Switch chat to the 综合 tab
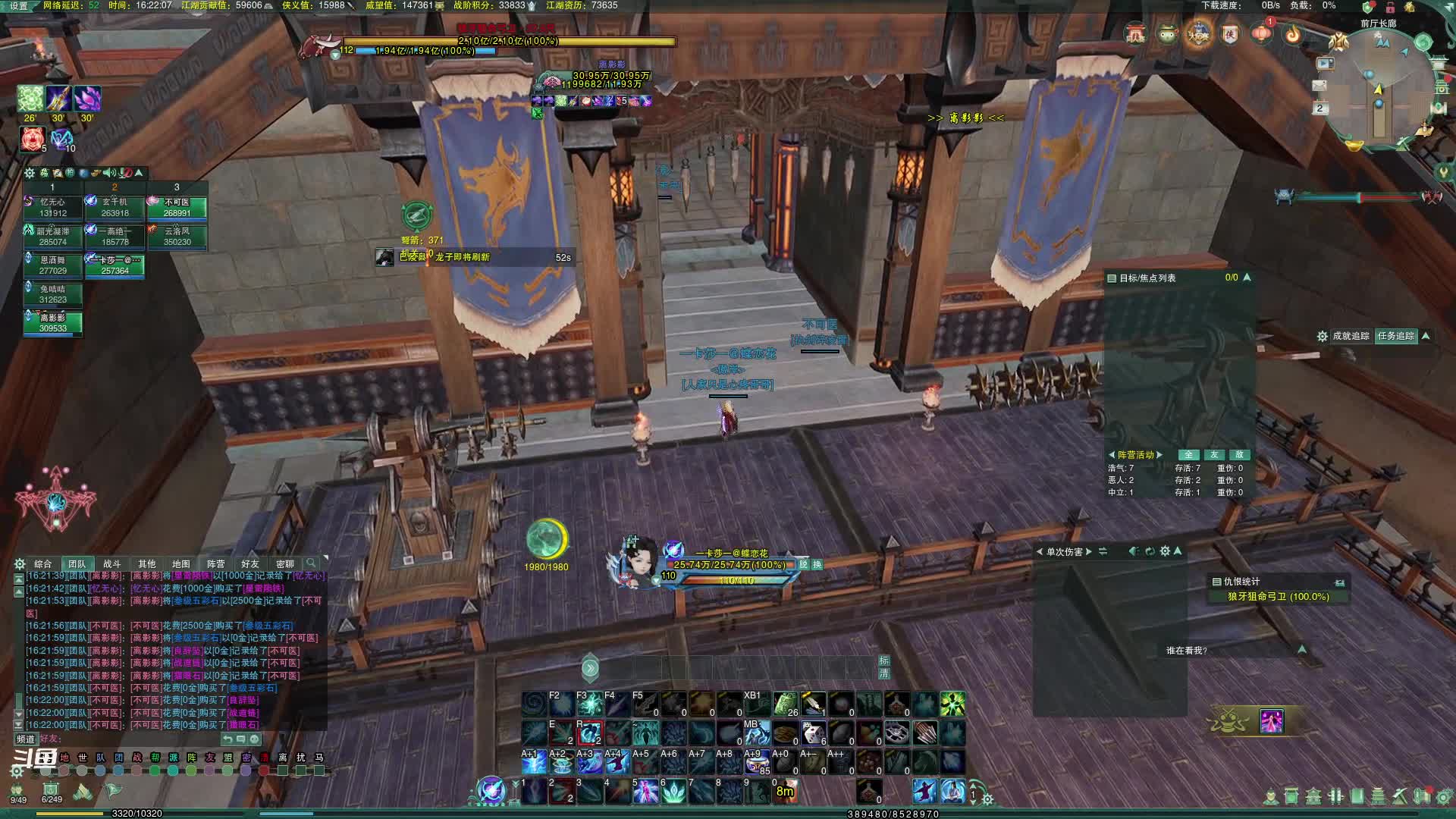Image resolution: width=1456 pixels, height=819 pixels. tap(42, 563)
